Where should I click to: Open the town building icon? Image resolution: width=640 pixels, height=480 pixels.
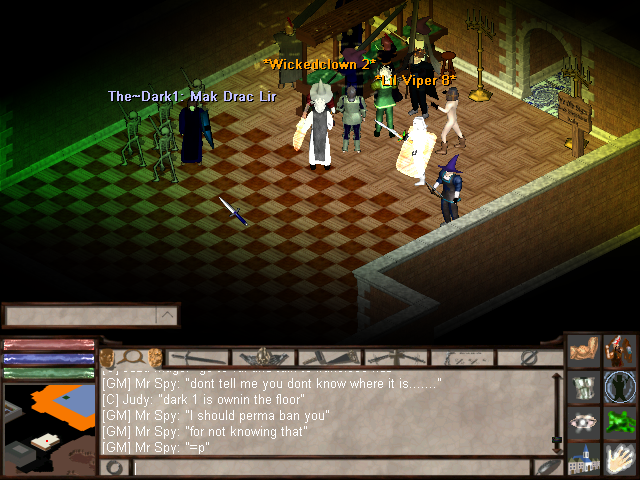coord(584,458)
